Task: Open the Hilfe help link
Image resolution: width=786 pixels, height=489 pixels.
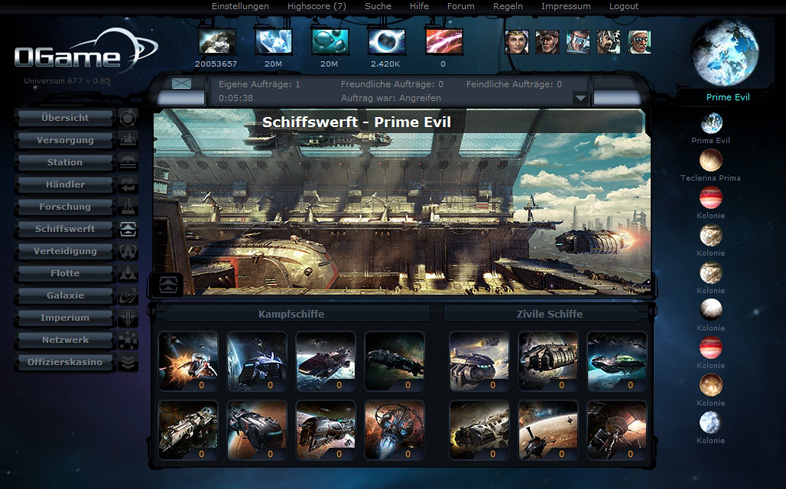Action: click(419, 6)
